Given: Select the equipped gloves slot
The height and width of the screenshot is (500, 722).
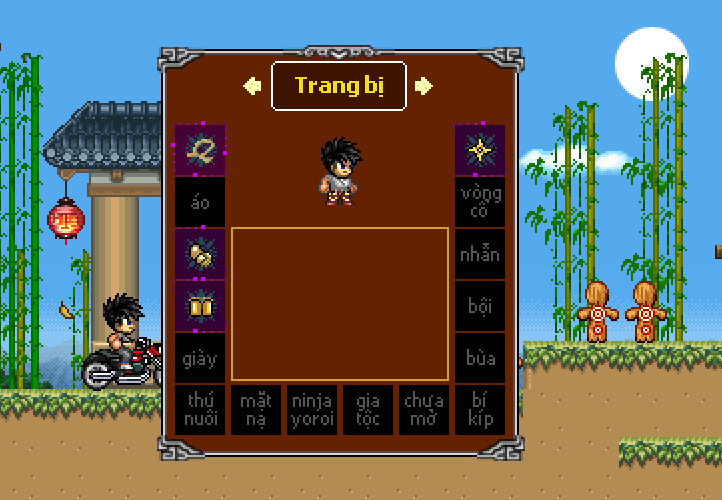Looking at the screenshot, I should pyautogui.click(x=200, y=254).
